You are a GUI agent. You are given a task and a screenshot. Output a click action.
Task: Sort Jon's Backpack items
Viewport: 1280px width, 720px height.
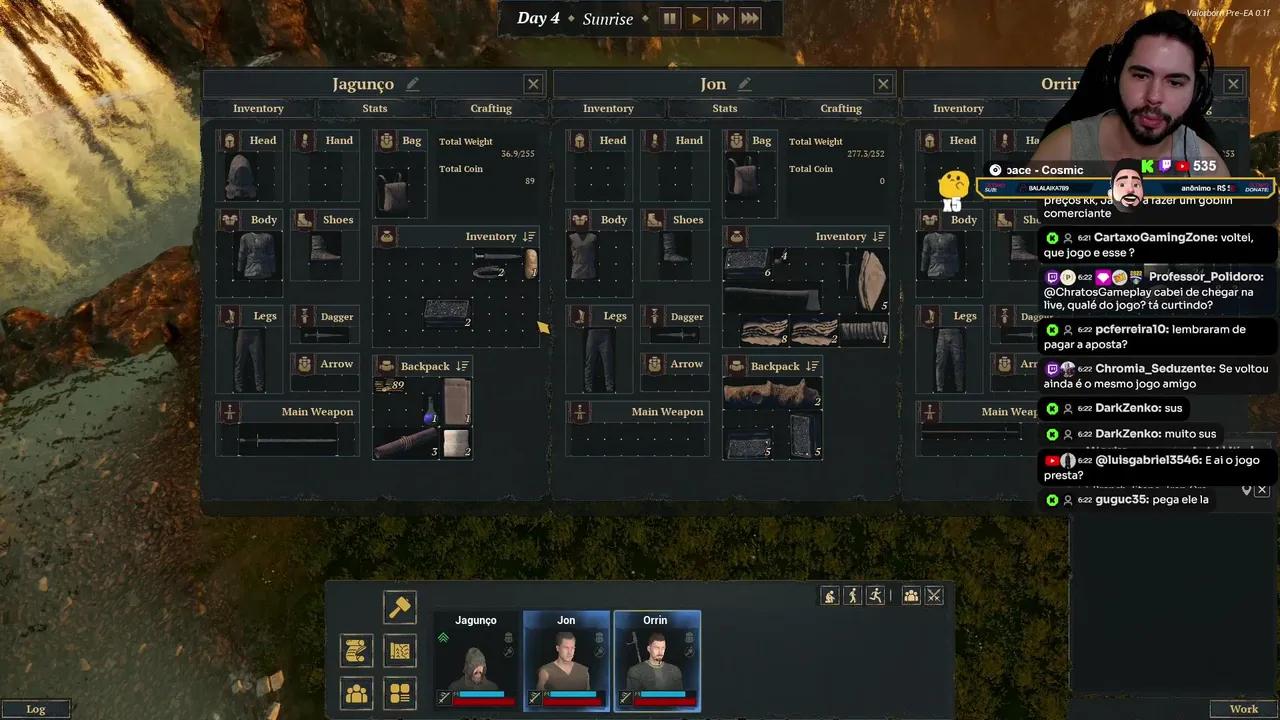pos(812,367)
